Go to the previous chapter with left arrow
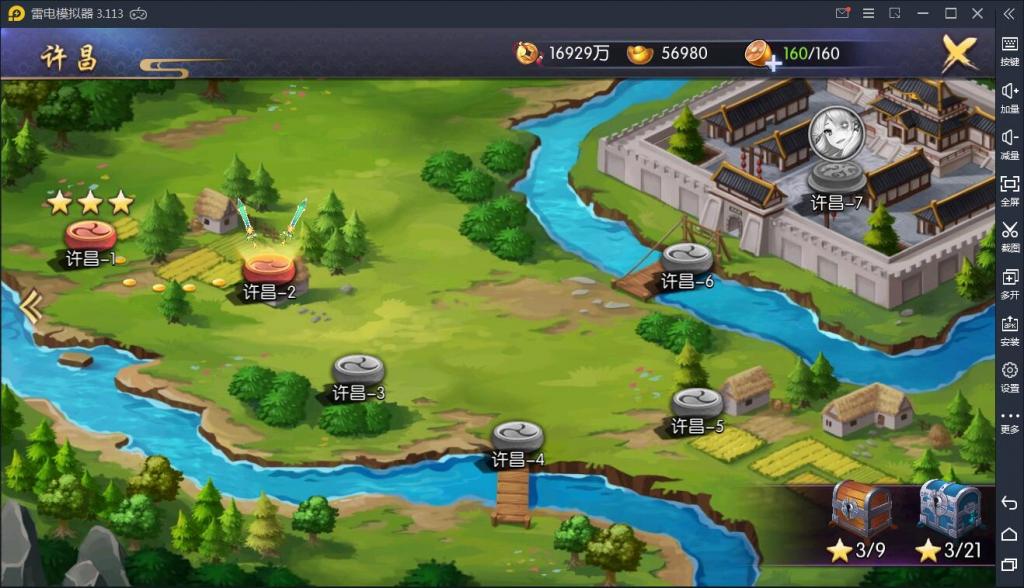The height and width of the screenshot is (588, 1024). 31,306
